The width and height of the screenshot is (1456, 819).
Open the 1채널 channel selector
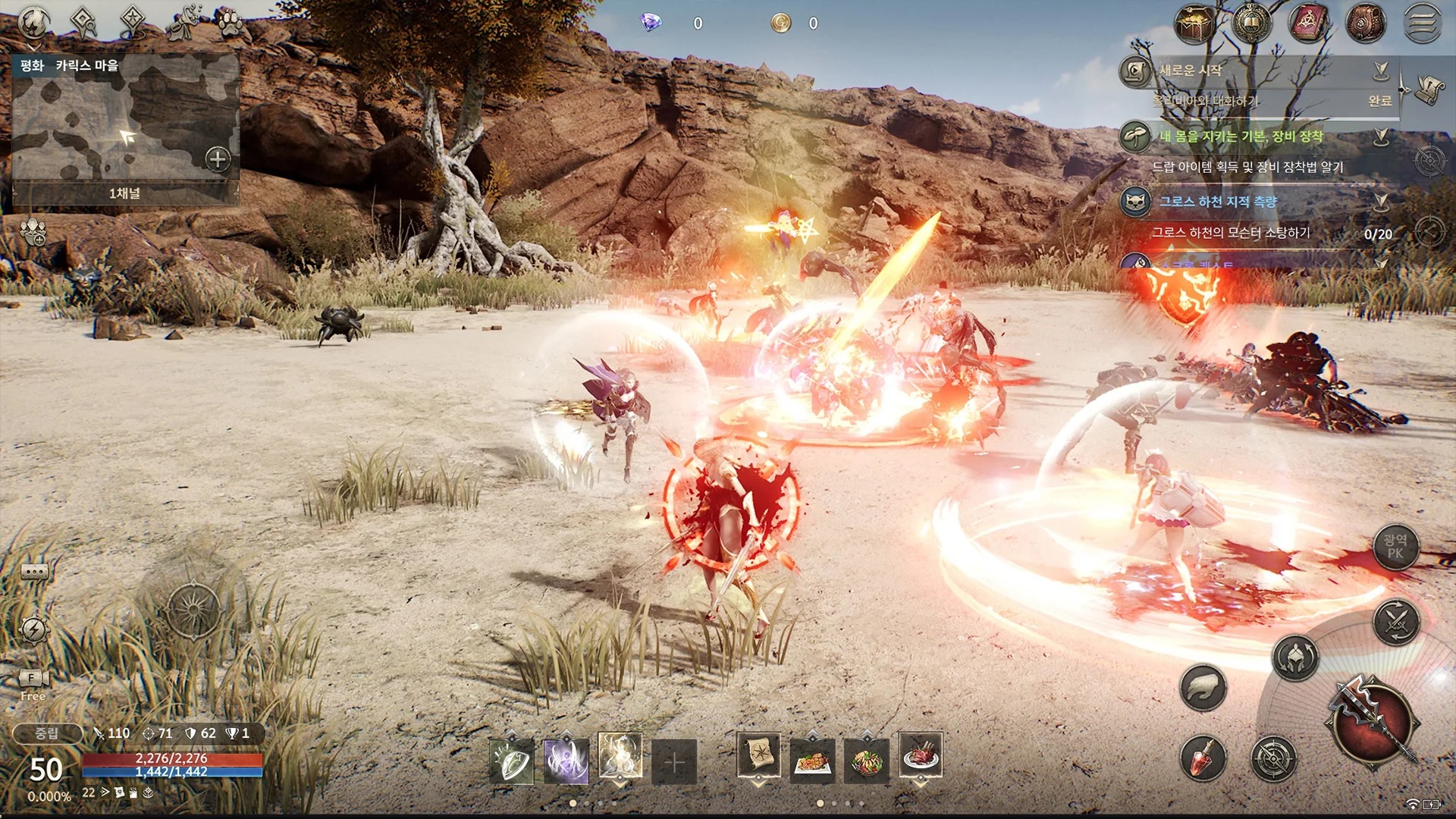pos(125,193)
